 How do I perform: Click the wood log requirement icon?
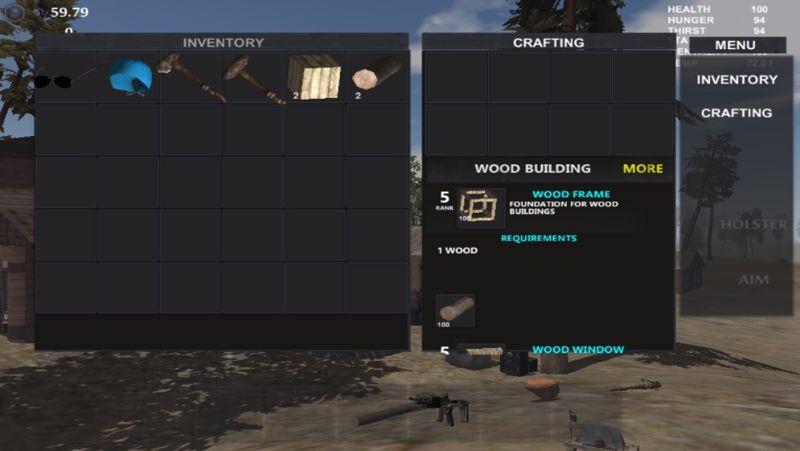click(x=455, y=310)
